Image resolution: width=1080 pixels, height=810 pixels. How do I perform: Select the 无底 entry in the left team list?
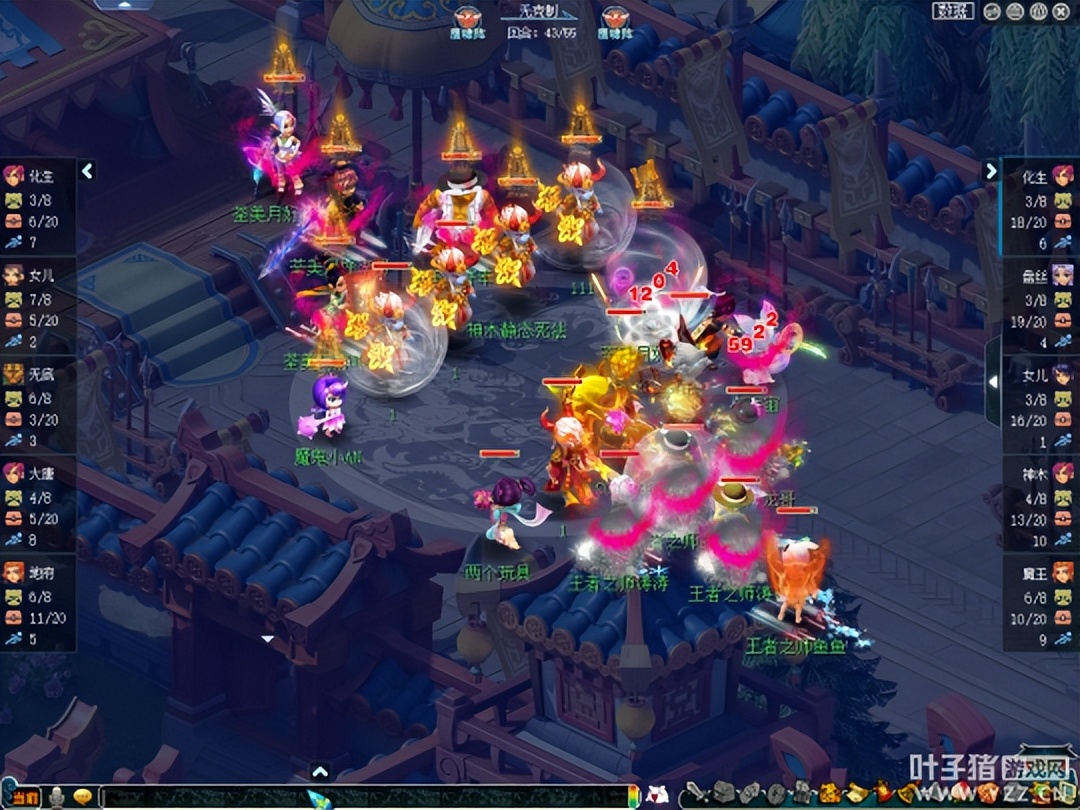click(x=37, y=375)
